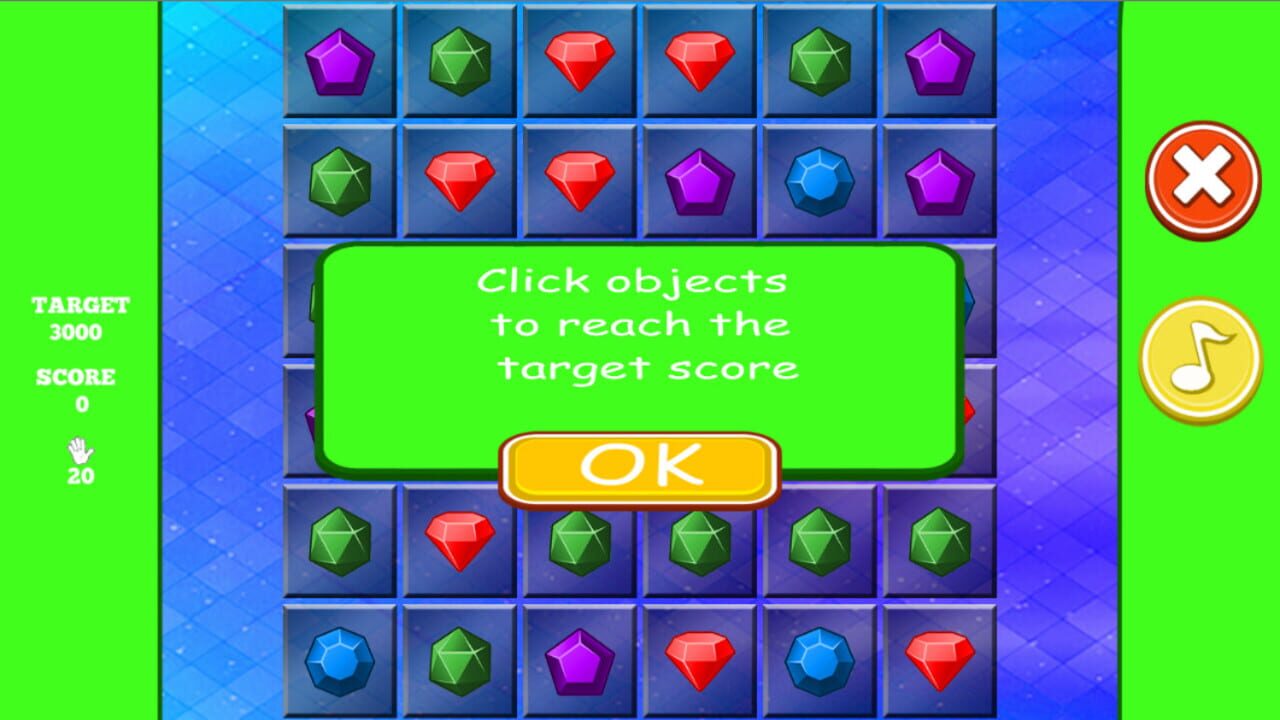1280x720 pixels.
Task: Select the purple pentagon in bottom row
Action: point(577,660)
